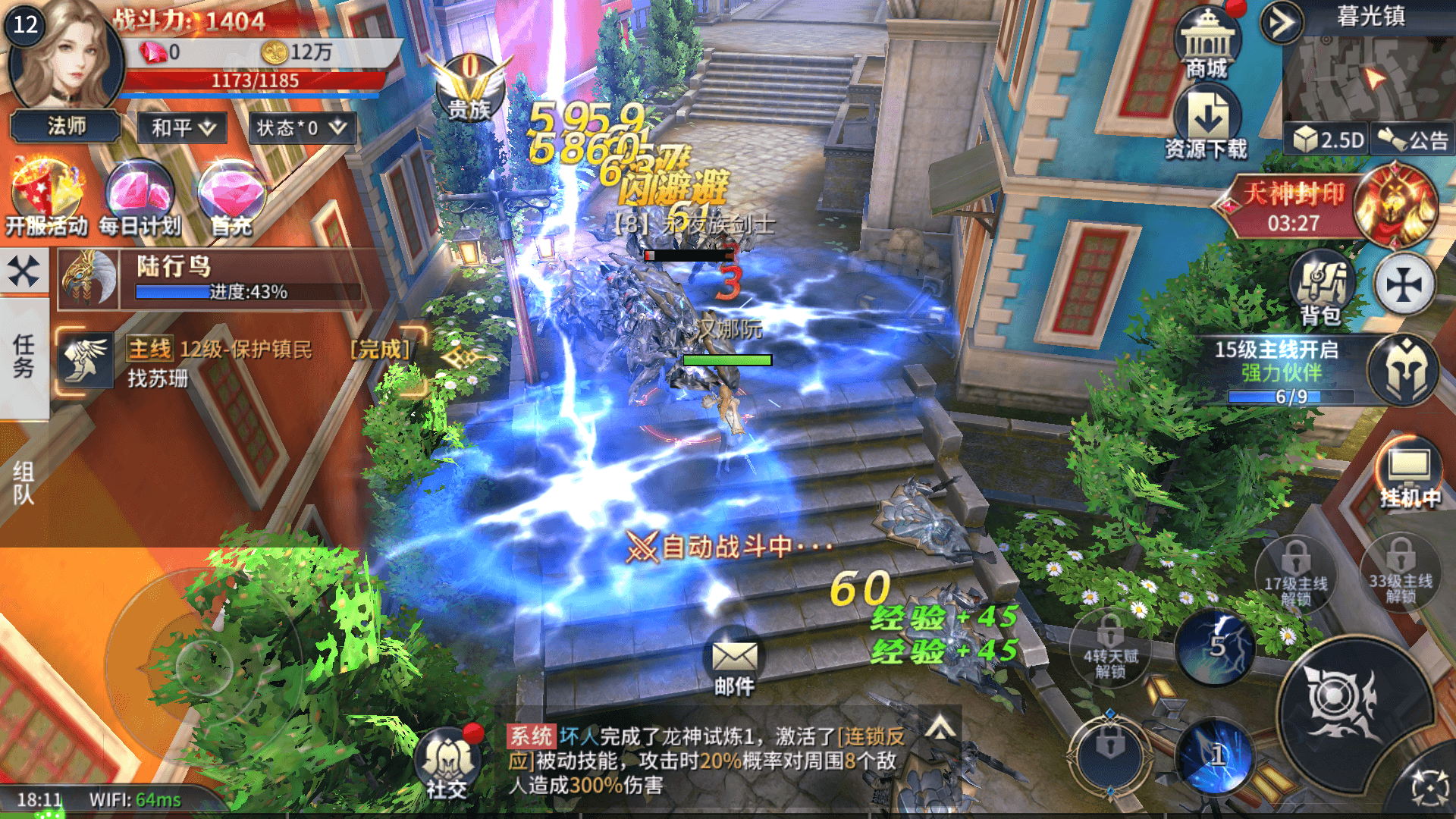Open the 贵族 noble menu
The height and width of the screenshot is (819, 1456).
tap(469, 87)
